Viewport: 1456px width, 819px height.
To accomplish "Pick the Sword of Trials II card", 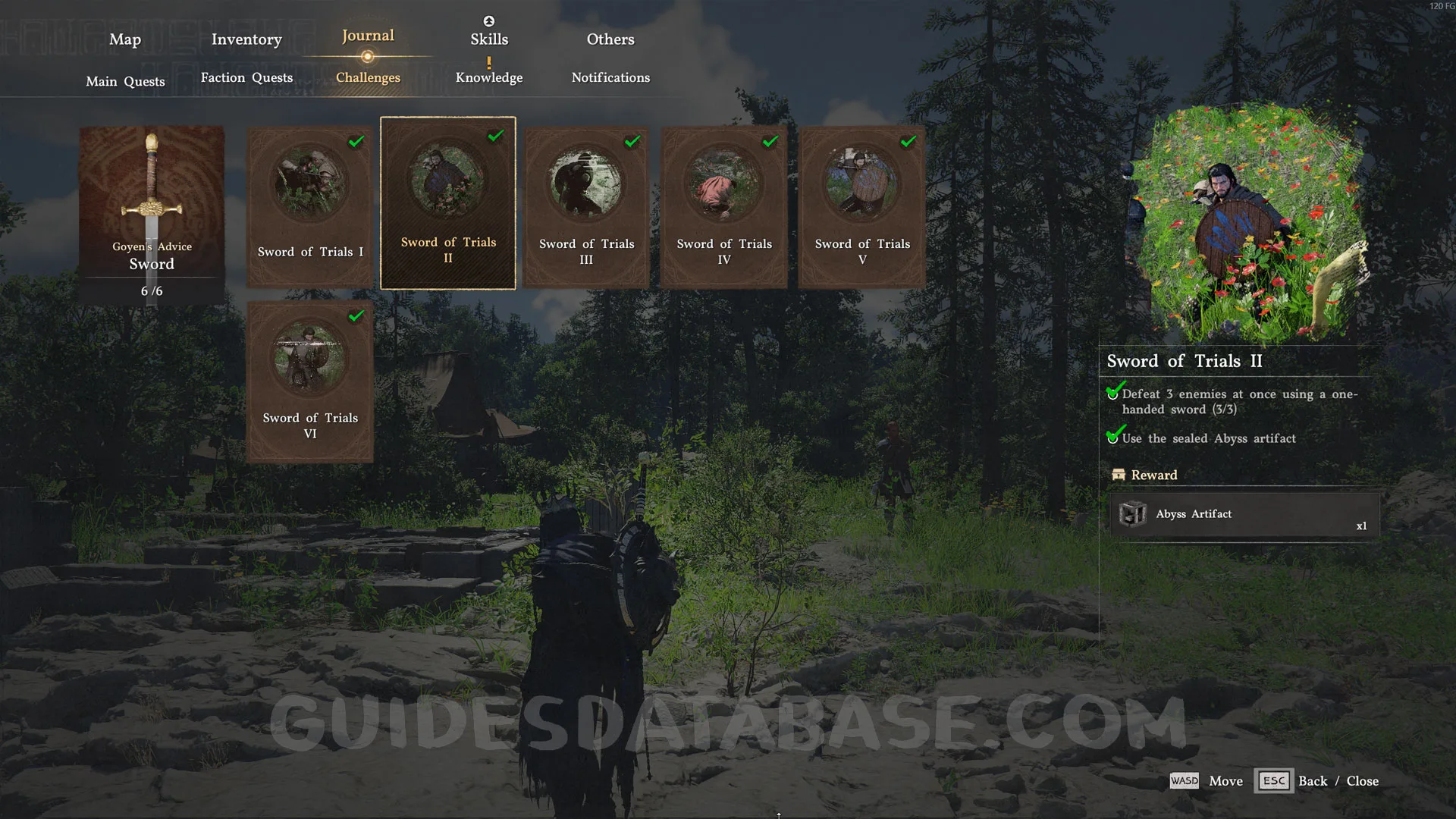I will [448, 203].
